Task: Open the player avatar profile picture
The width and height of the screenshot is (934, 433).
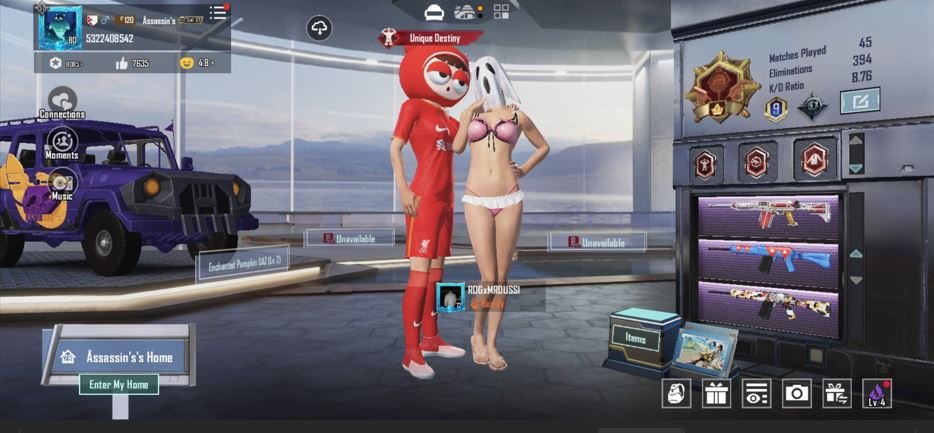Action: (59, 27)
